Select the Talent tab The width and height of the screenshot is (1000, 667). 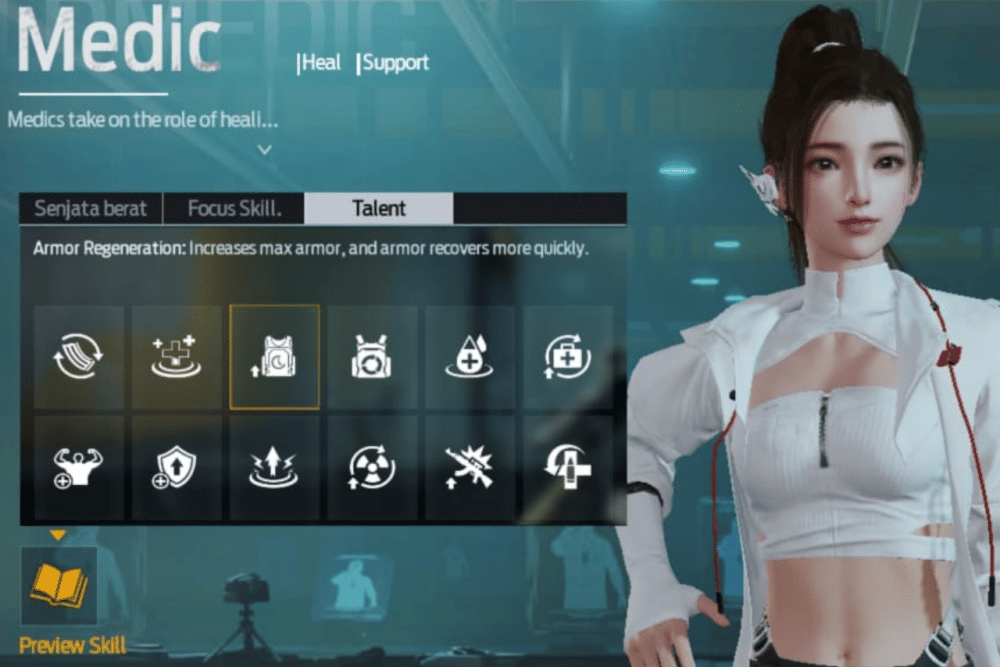(x=379, y=209)
